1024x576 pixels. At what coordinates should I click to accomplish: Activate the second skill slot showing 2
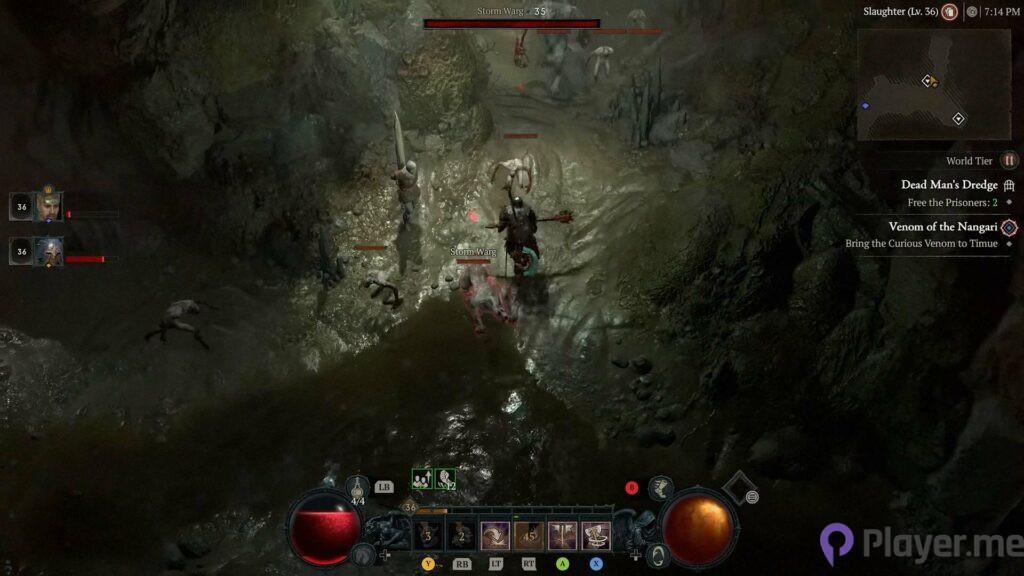coord(462,536)
